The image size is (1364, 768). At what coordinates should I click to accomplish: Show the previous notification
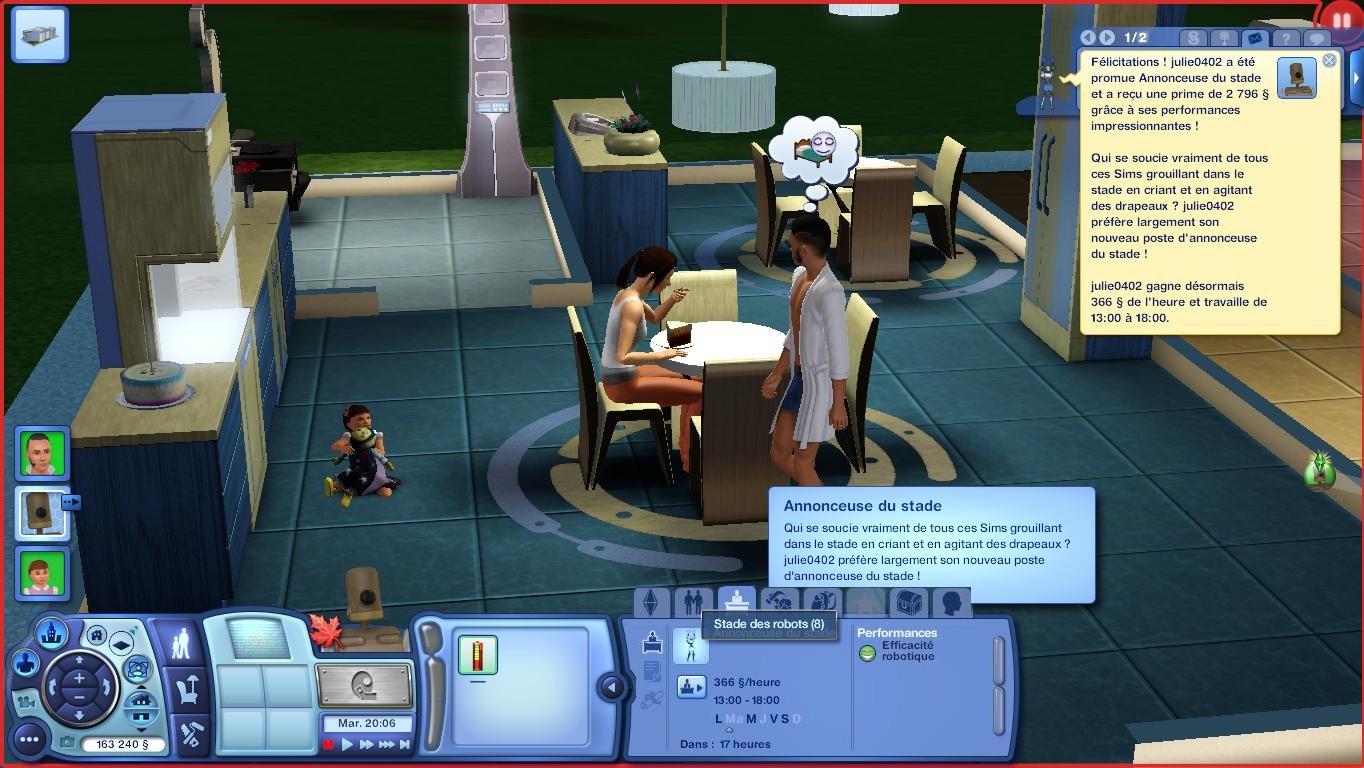point(1089,38)
